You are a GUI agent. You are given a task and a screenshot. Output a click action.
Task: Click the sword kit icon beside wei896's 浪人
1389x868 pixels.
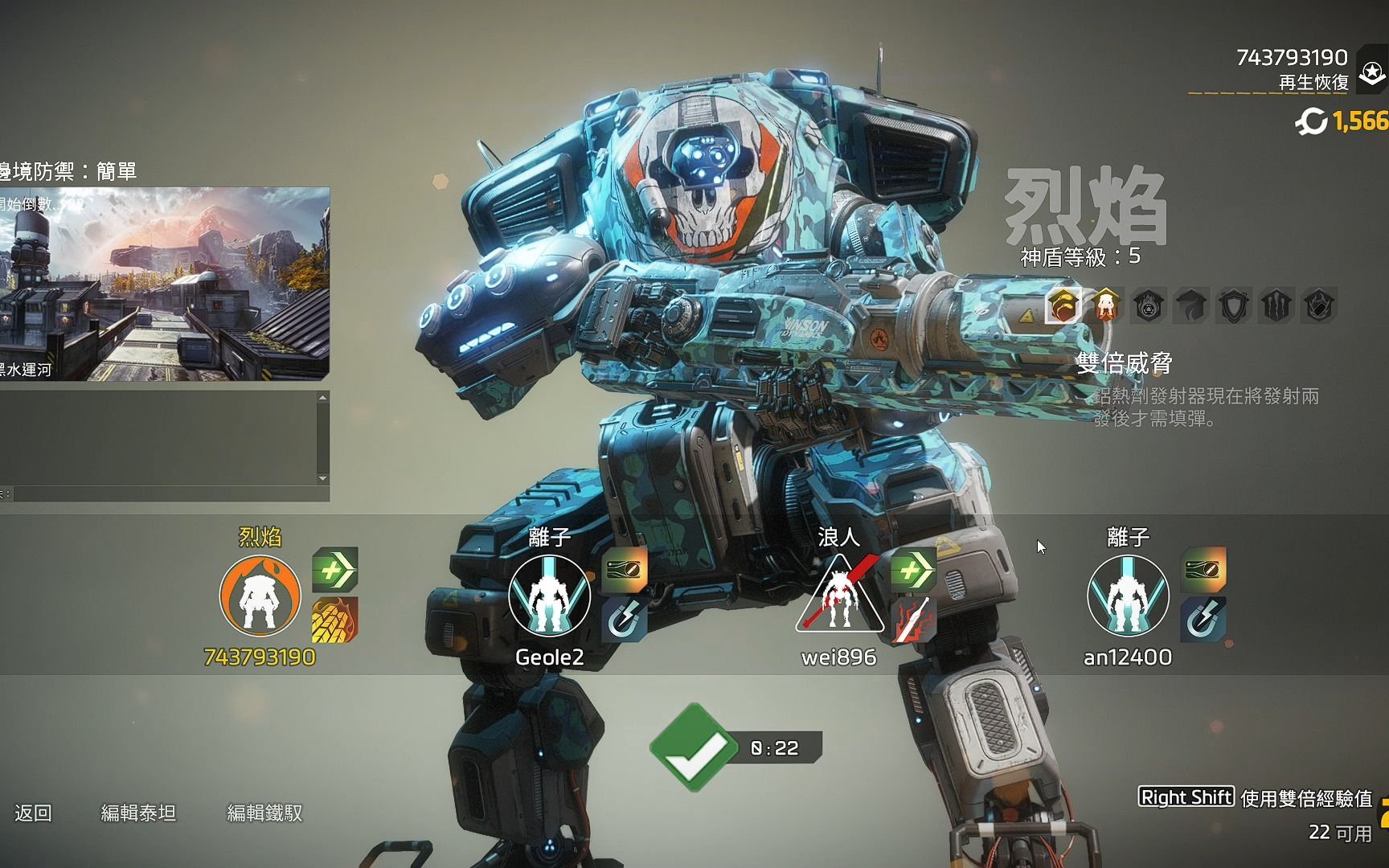(x=913, y=620)
